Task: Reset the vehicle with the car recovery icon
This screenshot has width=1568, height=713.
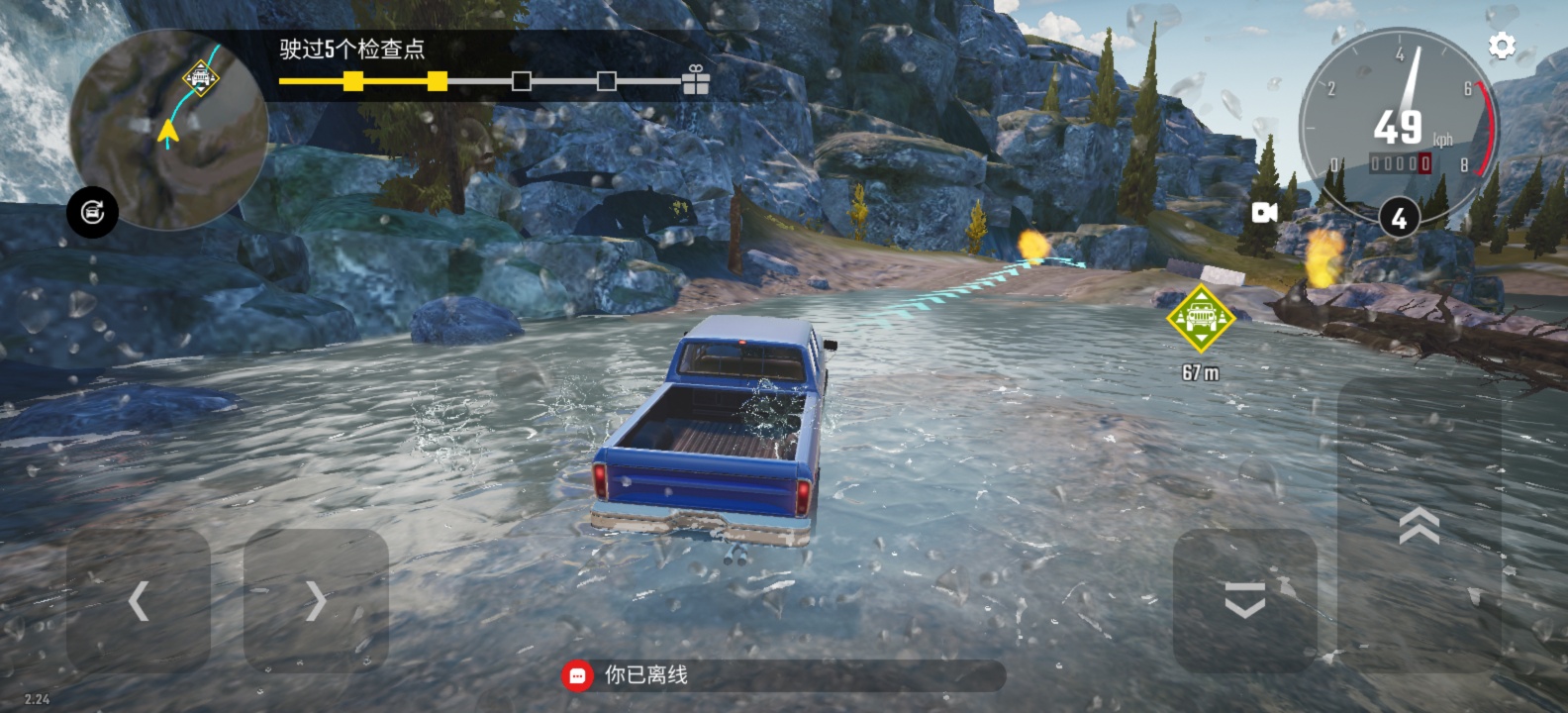Action: click(92, 212)
